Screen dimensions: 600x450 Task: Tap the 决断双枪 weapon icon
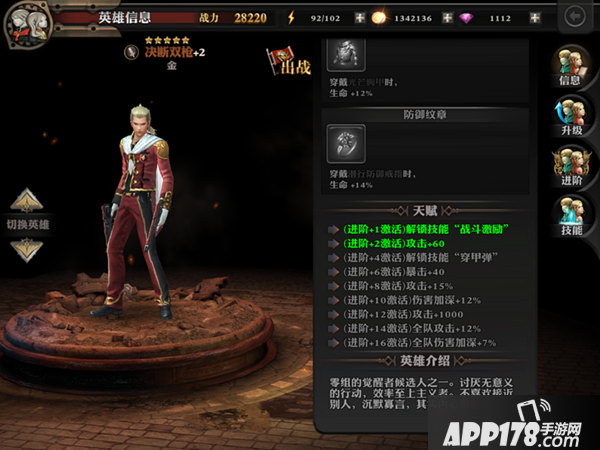click(x=131, y=51)
